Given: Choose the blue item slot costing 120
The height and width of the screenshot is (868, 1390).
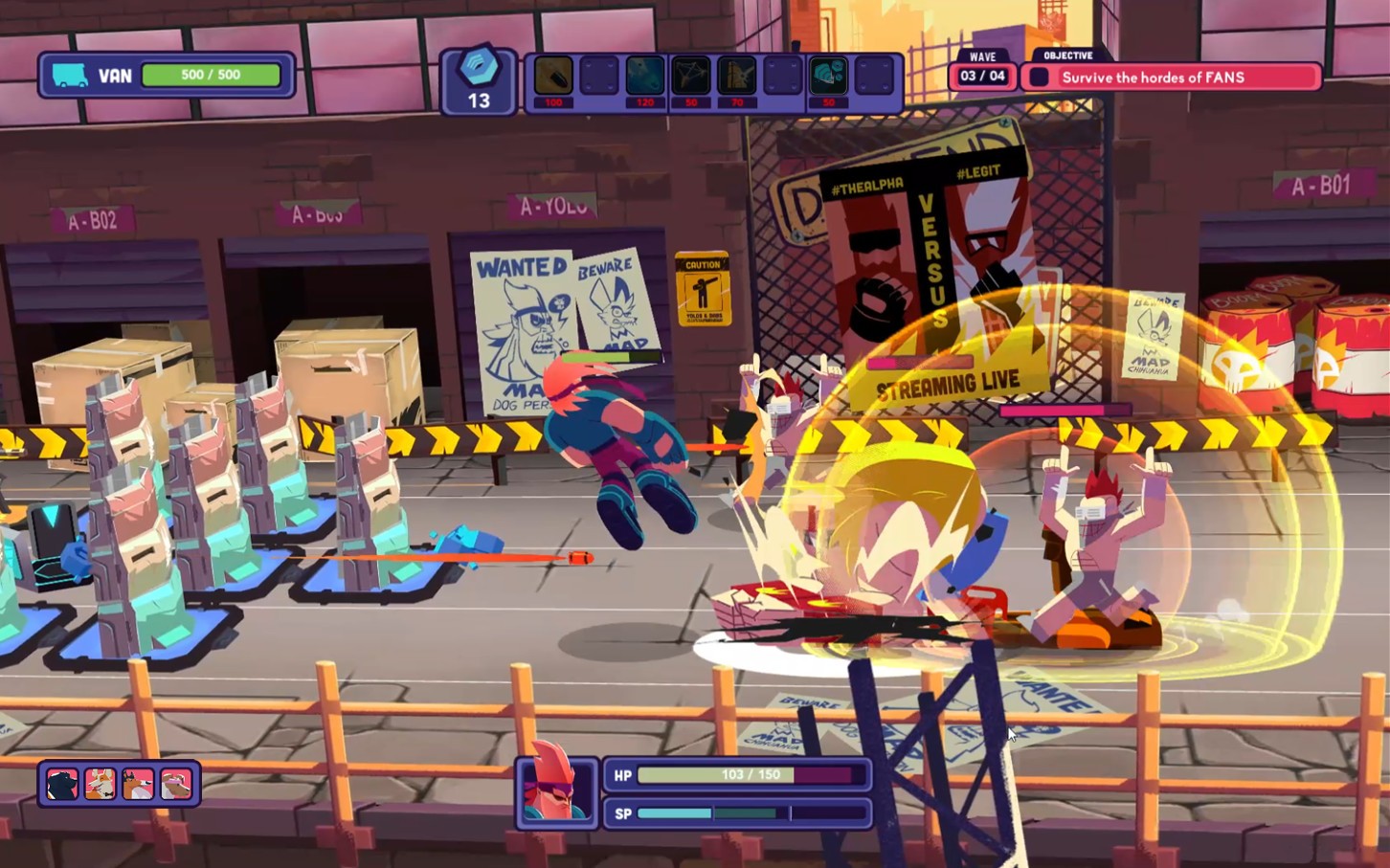Looking at the screenshot, I should click(x=644, y=77).
